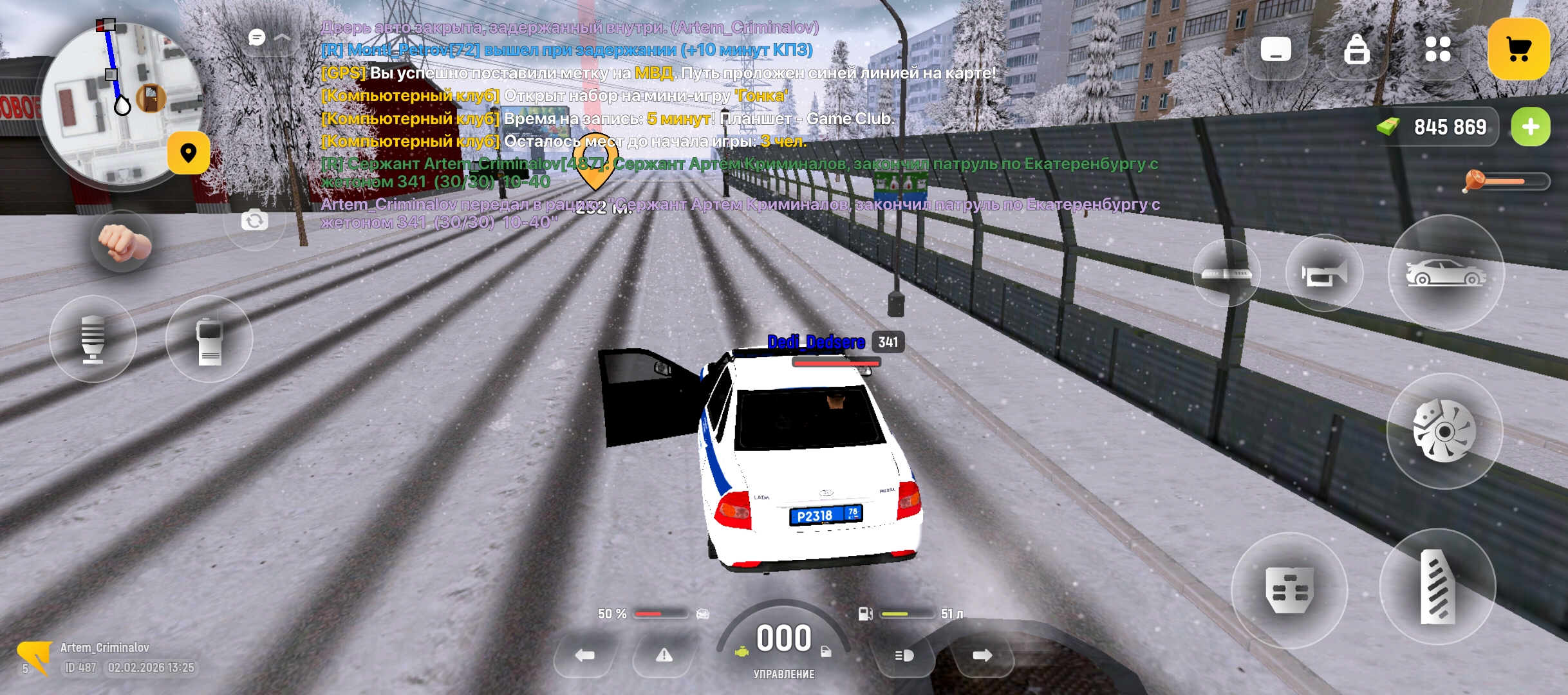This screenshot has width=1568, height=695.
Task: Tap the fist punch button
Action: point(122,243)
